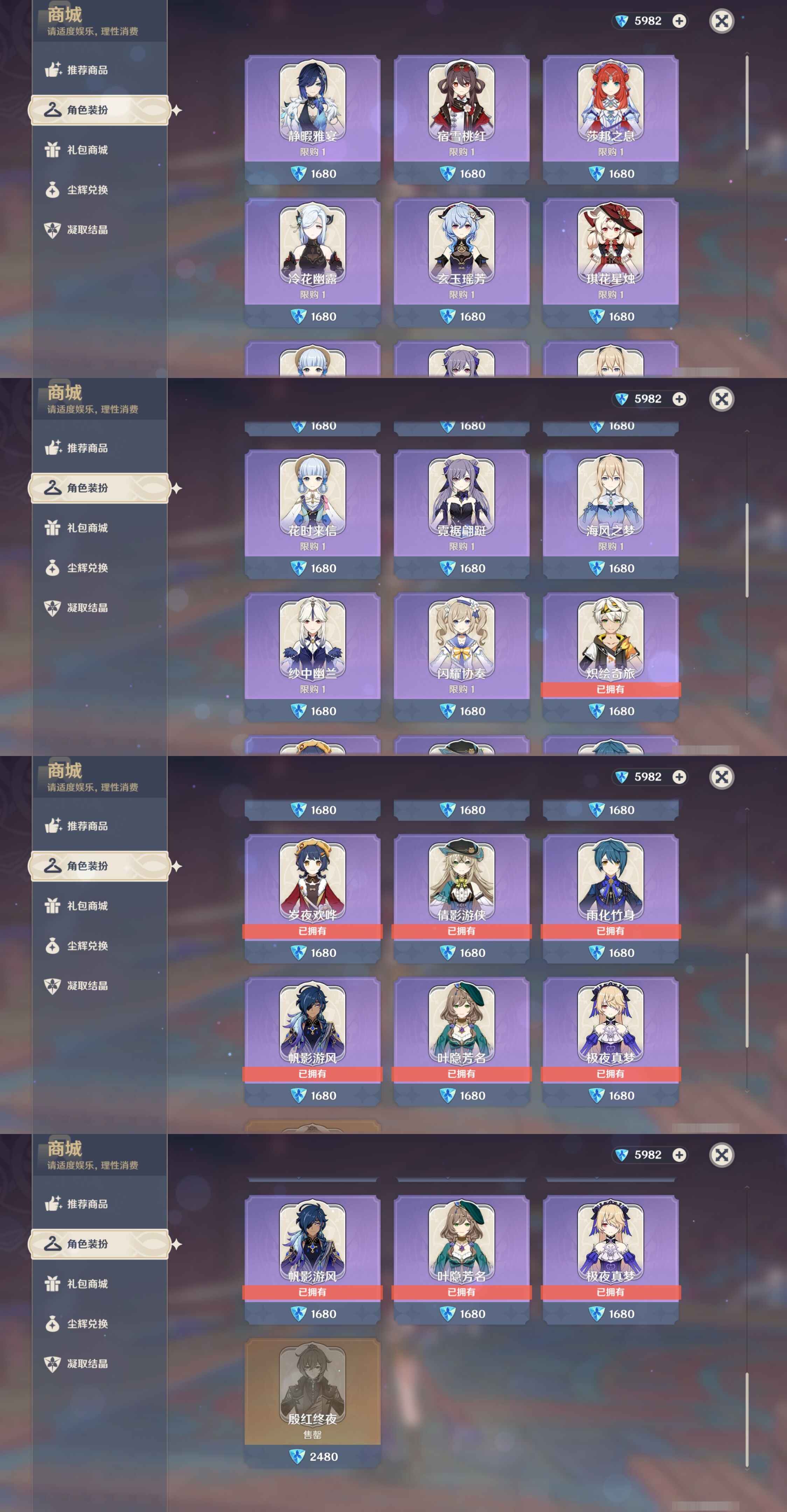Open the 凝取结晶 crystal exchange icon
Screen dimensions: 787x1512
[x=53, y=231]
